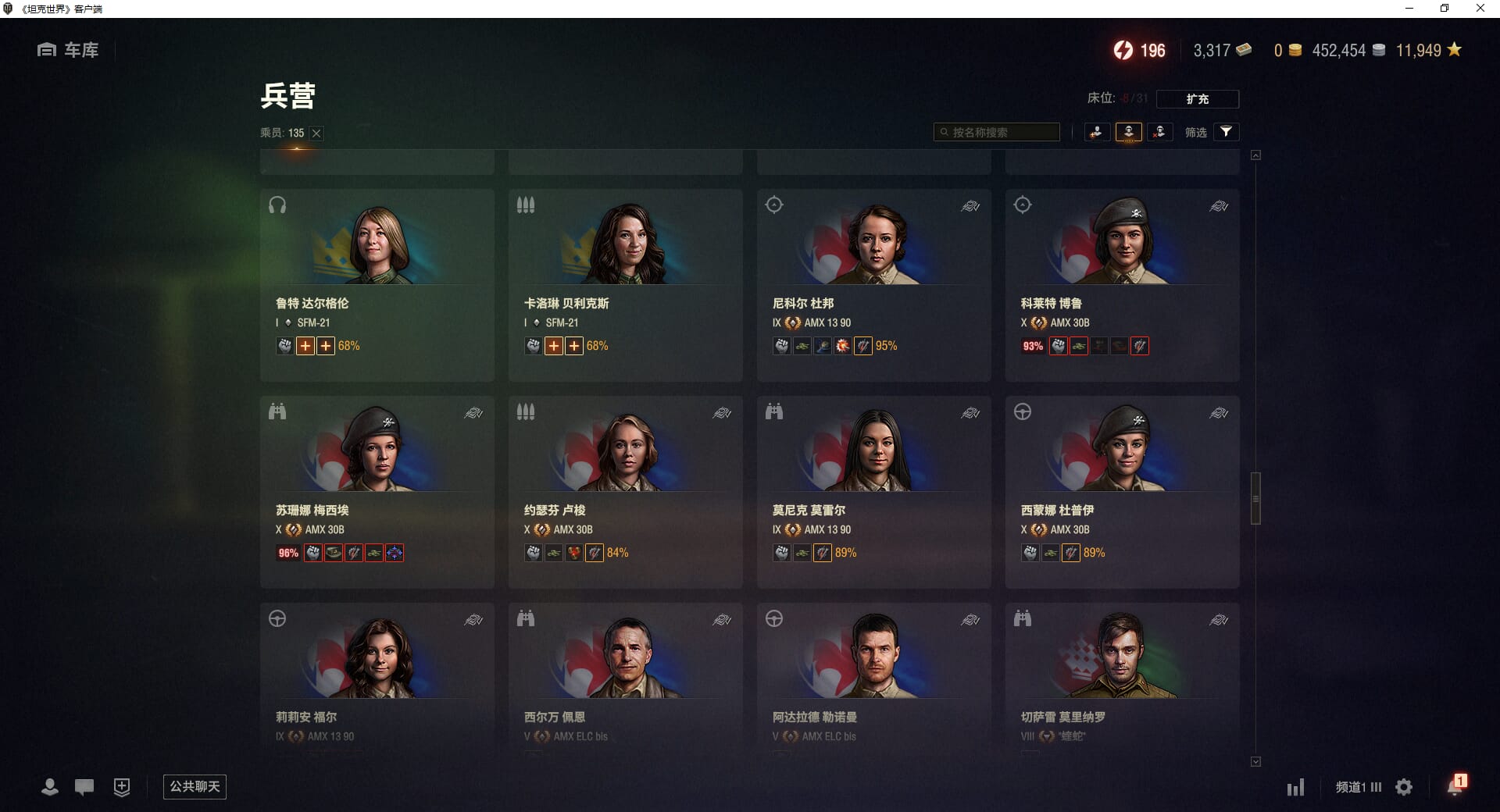Open the 筛选 filter funnel
This screenshot has width=1500, height=812.
click(1226, 132)
